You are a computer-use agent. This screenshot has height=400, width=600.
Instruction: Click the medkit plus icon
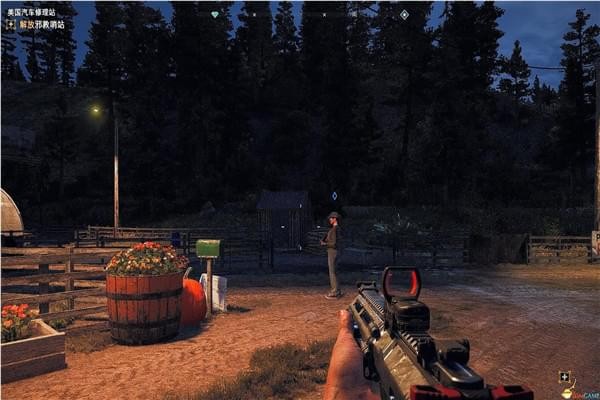pos(565,378)
